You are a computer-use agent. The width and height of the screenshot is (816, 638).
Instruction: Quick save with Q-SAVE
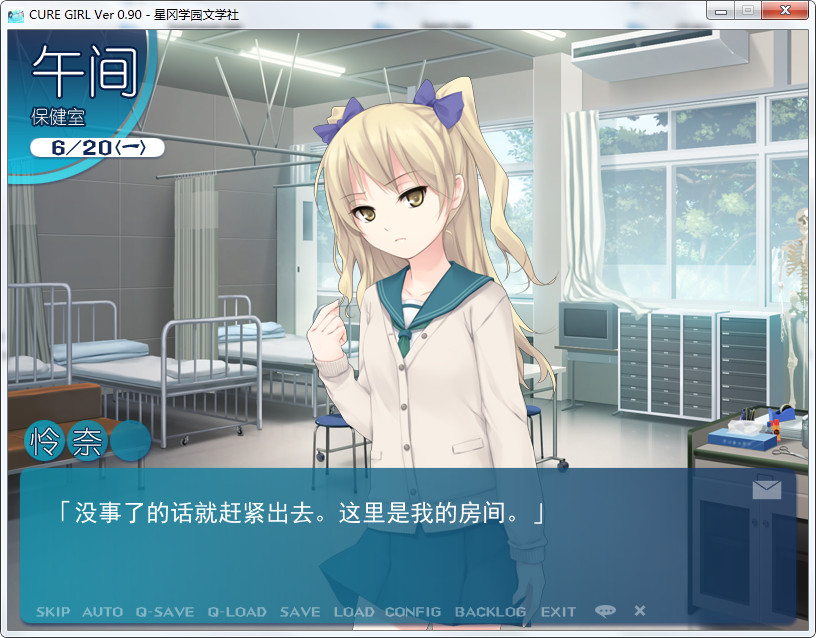[165, 611]
